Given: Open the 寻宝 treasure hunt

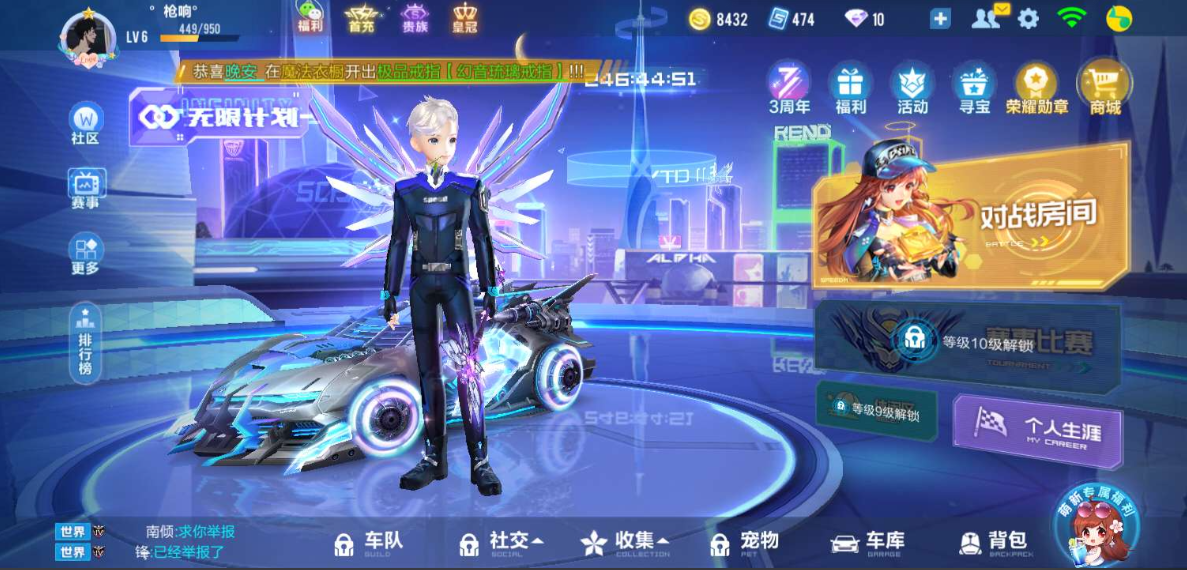Looking at the screenshot, I should (x=974, y=87).
